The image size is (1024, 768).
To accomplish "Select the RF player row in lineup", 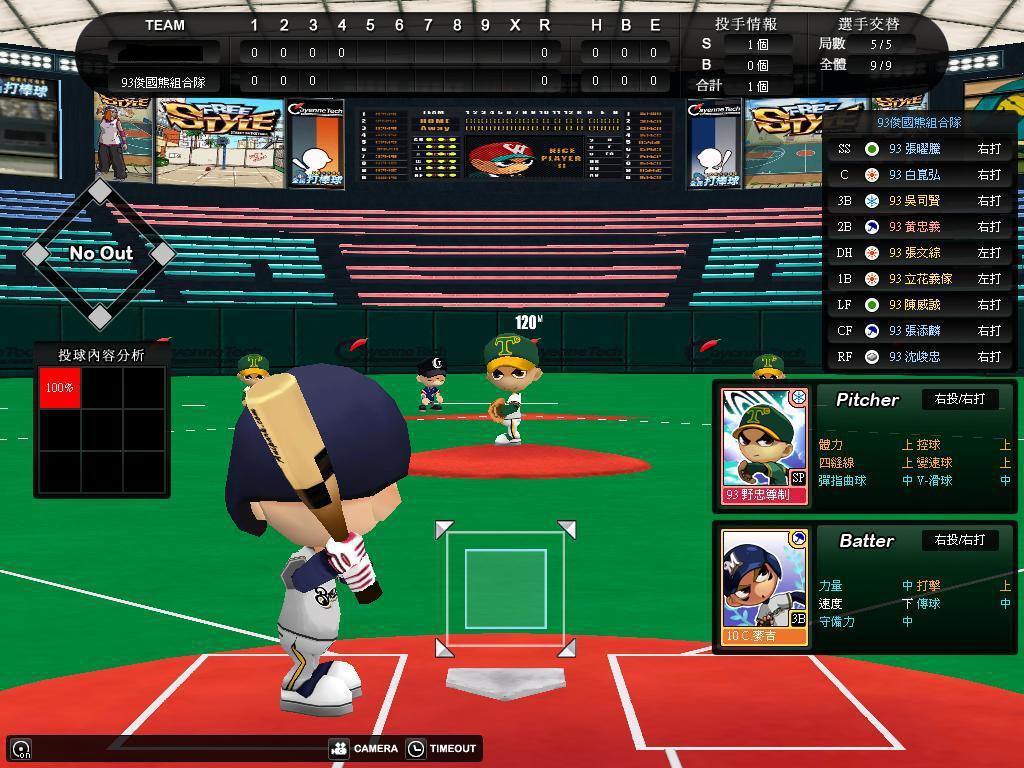I will tap(920, 356).
